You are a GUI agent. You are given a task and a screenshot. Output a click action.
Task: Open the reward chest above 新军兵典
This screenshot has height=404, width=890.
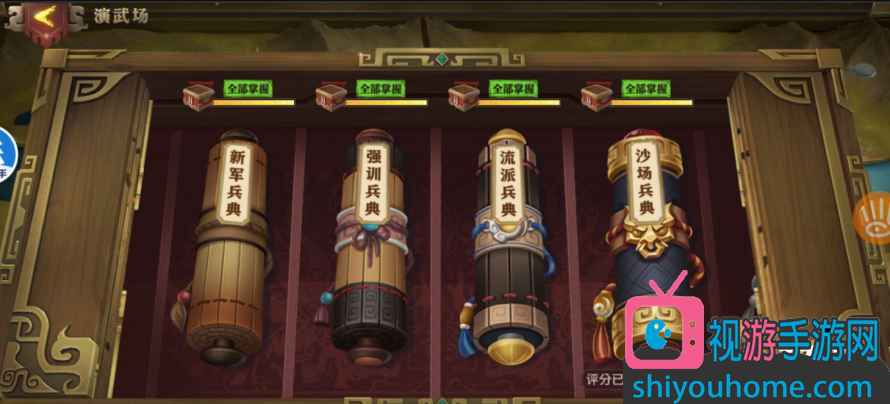197,96
